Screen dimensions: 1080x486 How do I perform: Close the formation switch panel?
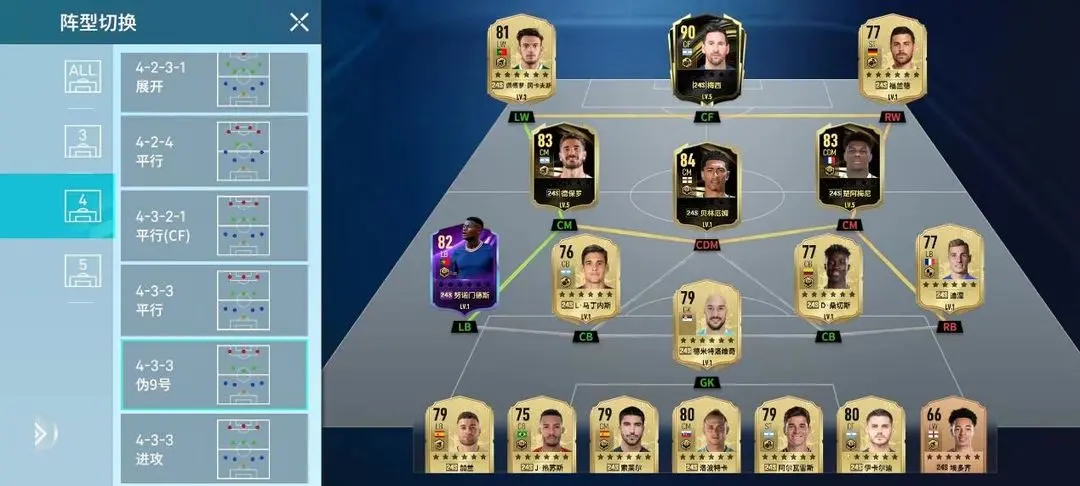click(298, 22)
